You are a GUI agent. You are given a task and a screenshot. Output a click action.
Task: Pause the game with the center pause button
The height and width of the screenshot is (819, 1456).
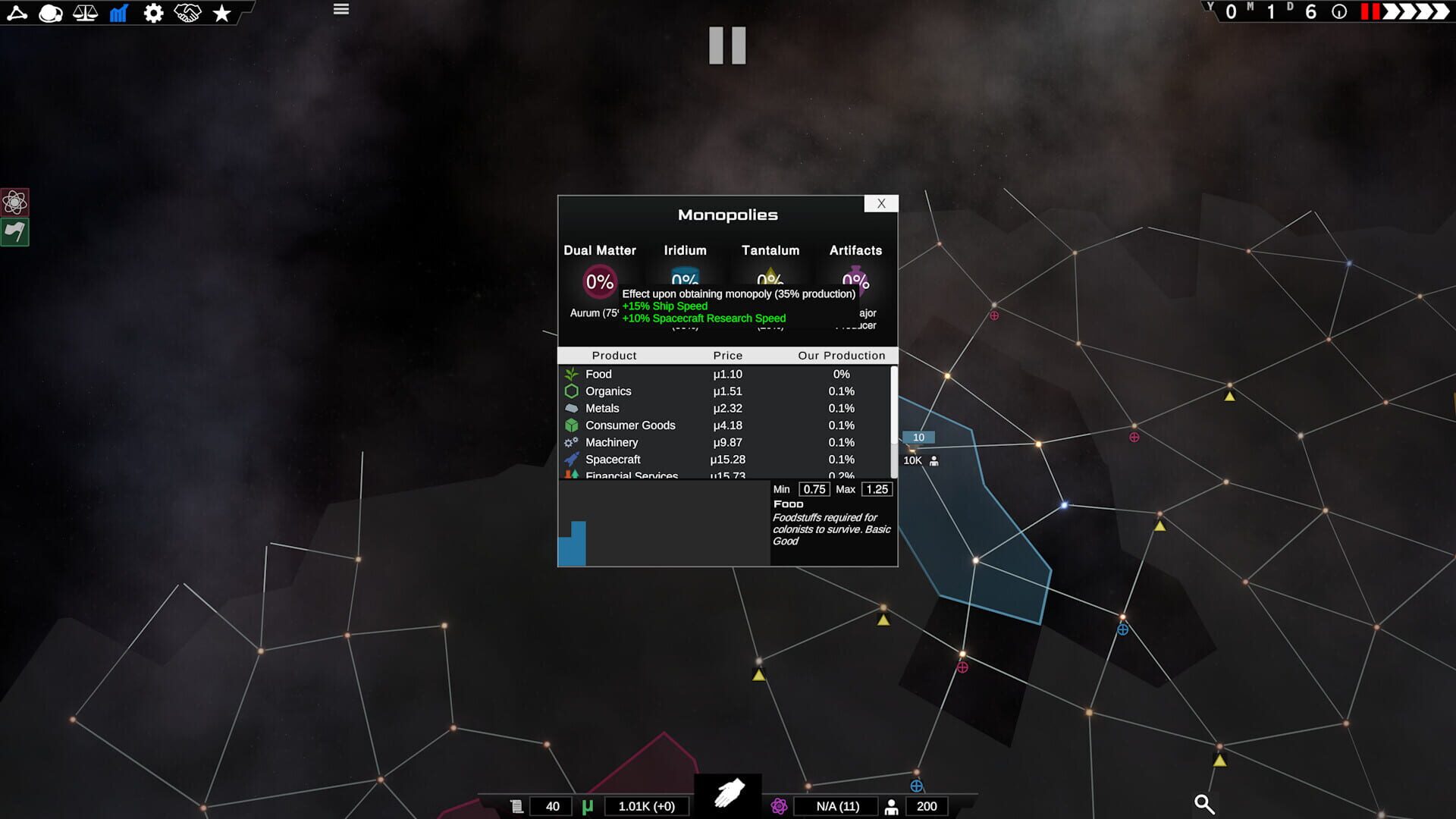726,45
